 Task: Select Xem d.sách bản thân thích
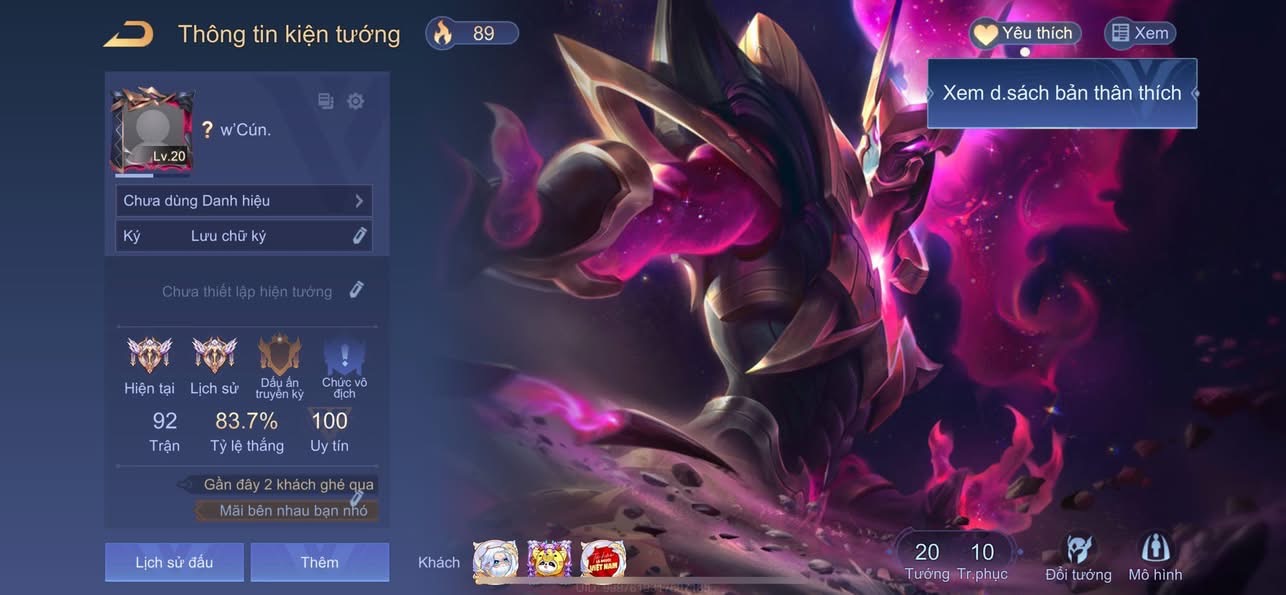pos(1062,93)
